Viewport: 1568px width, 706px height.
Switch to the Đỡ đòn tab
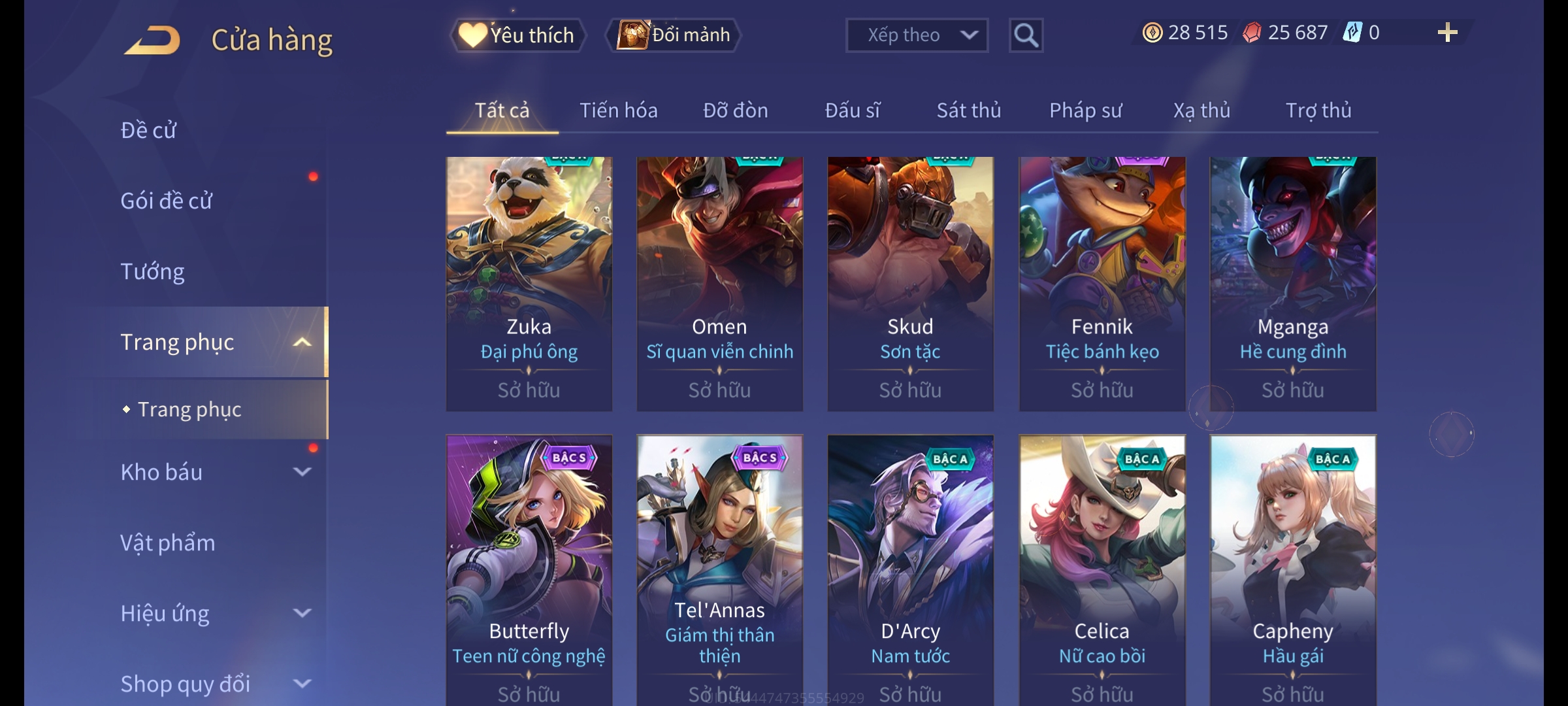click(735, 110)
